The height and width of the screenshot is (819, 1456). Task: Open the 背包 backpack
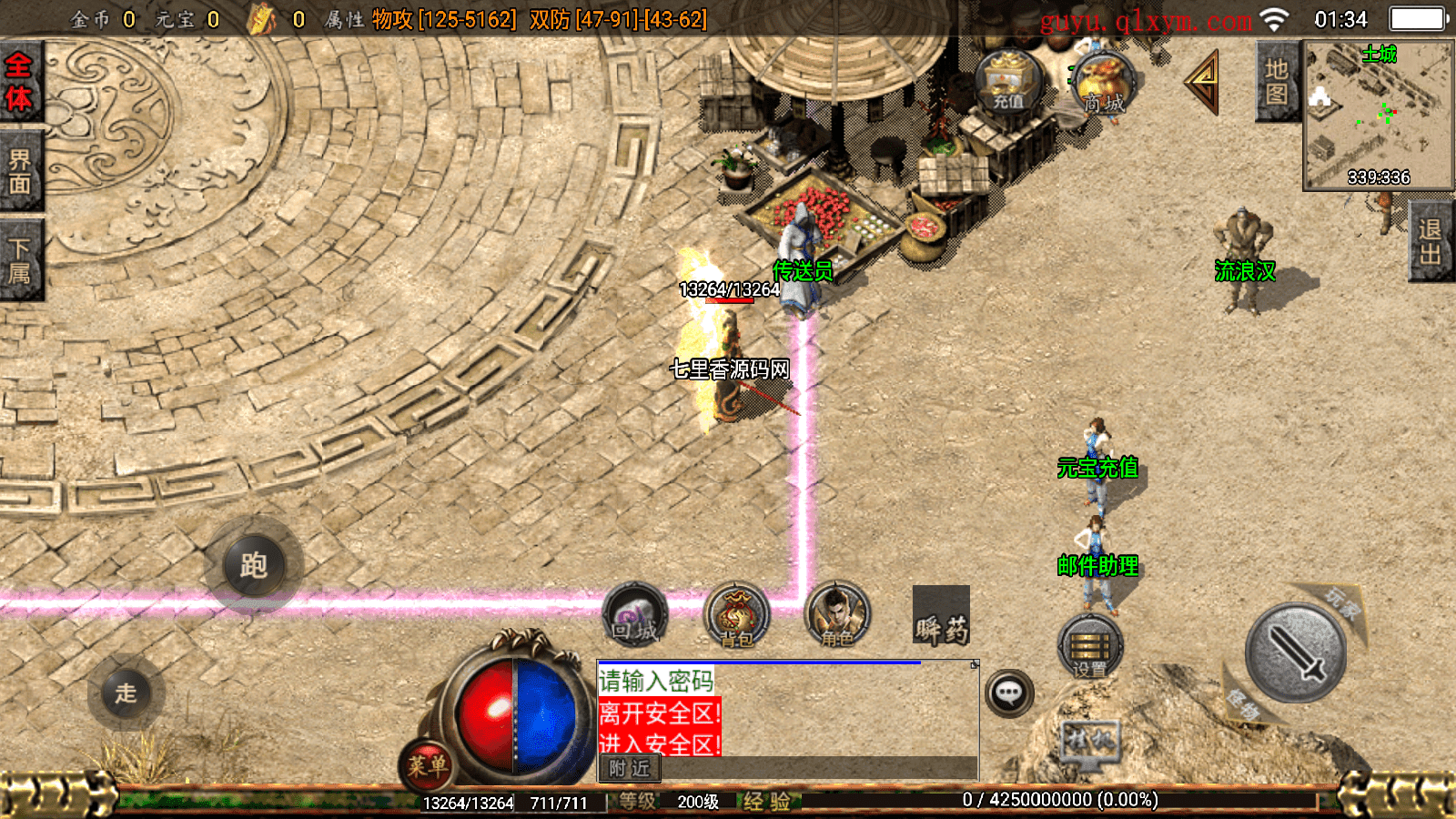(x=736, y=615)
